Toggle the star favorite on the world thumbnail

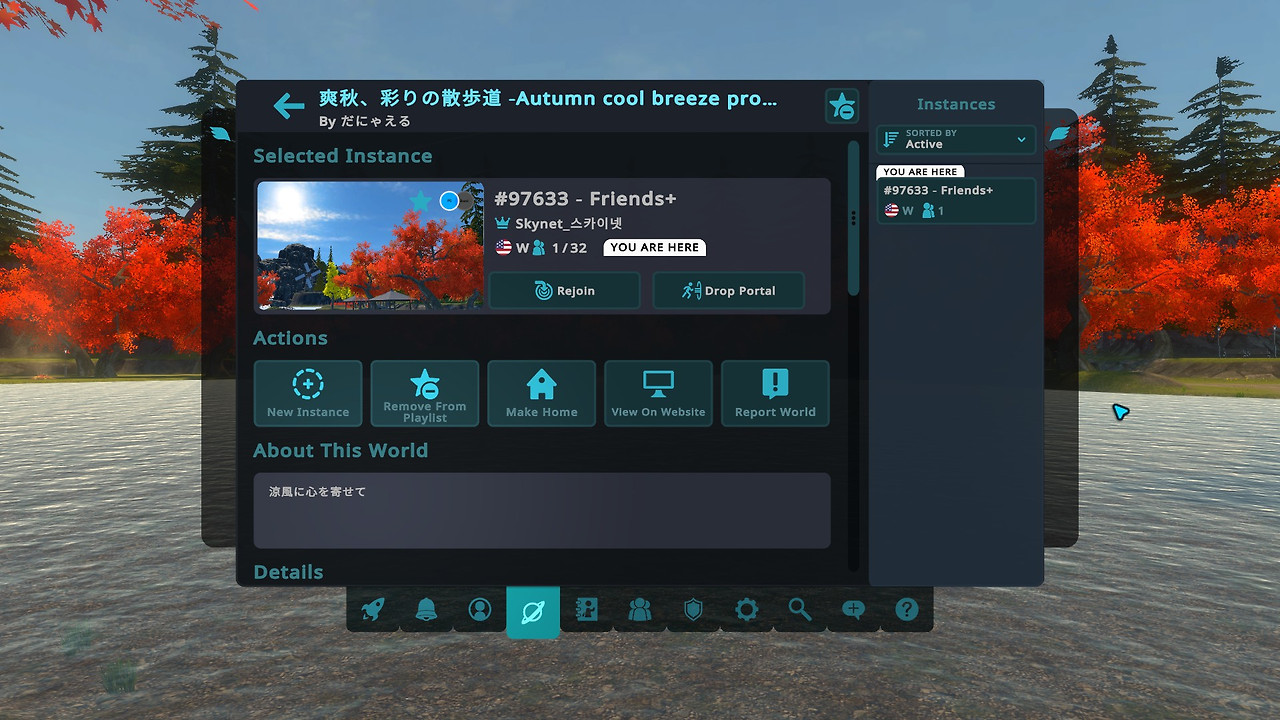pos(419,201)
